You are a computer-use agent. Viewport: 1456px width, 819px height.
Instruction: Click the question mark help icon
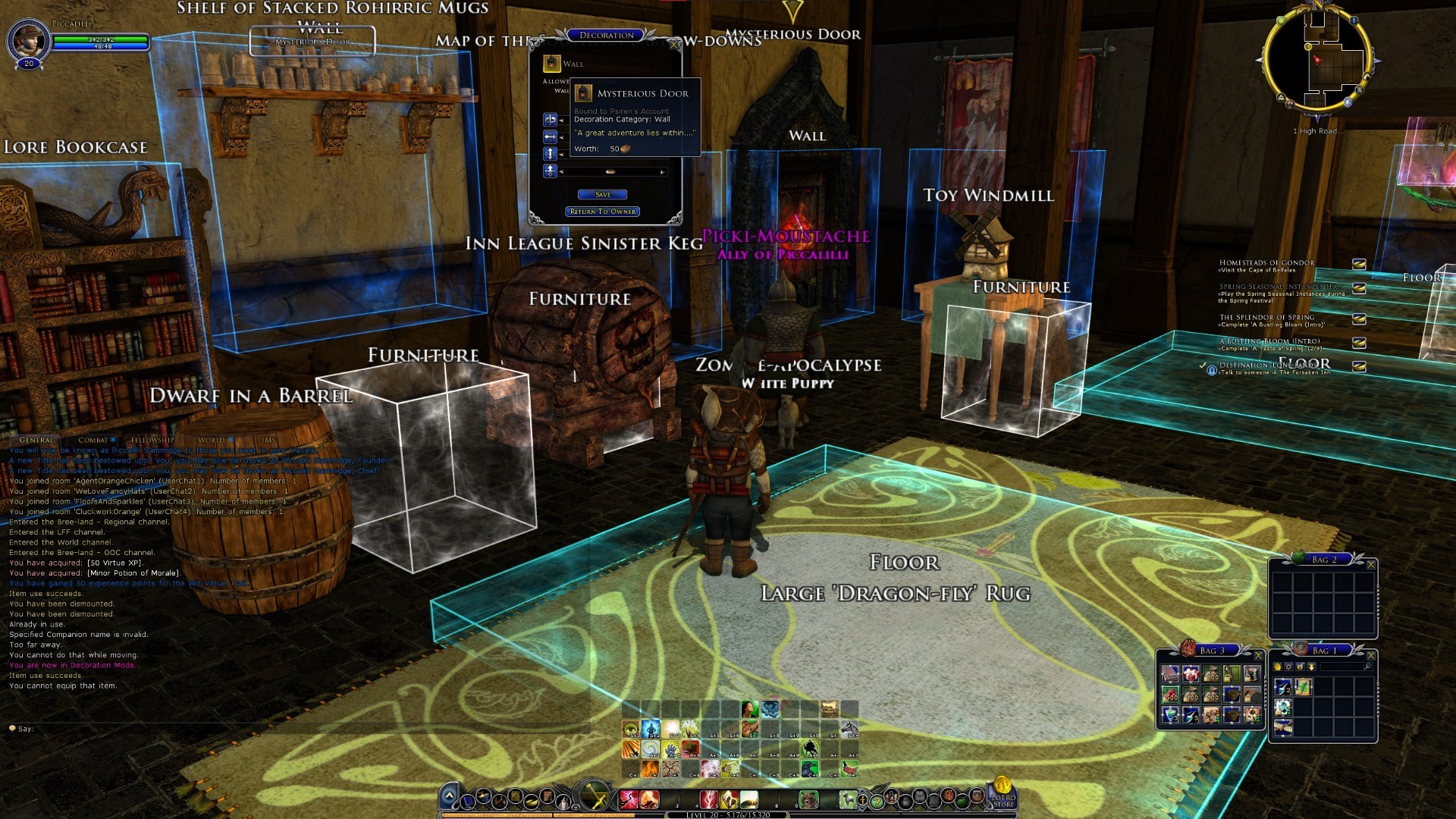point(877,800)
